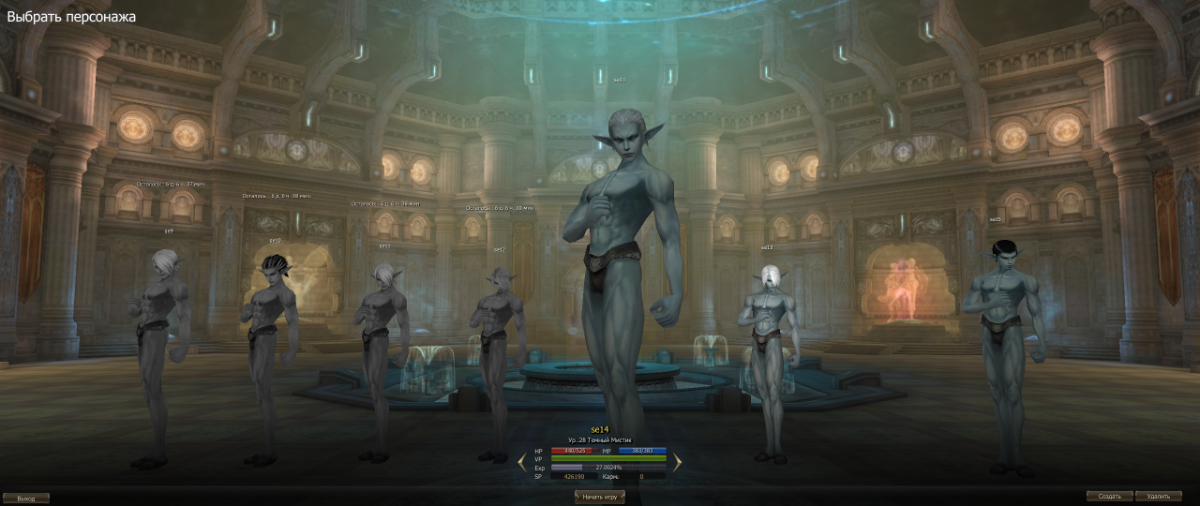This screenshot has width=1200, height=506.
Task: Open character creation via Создать
Action: point(1110,496)
